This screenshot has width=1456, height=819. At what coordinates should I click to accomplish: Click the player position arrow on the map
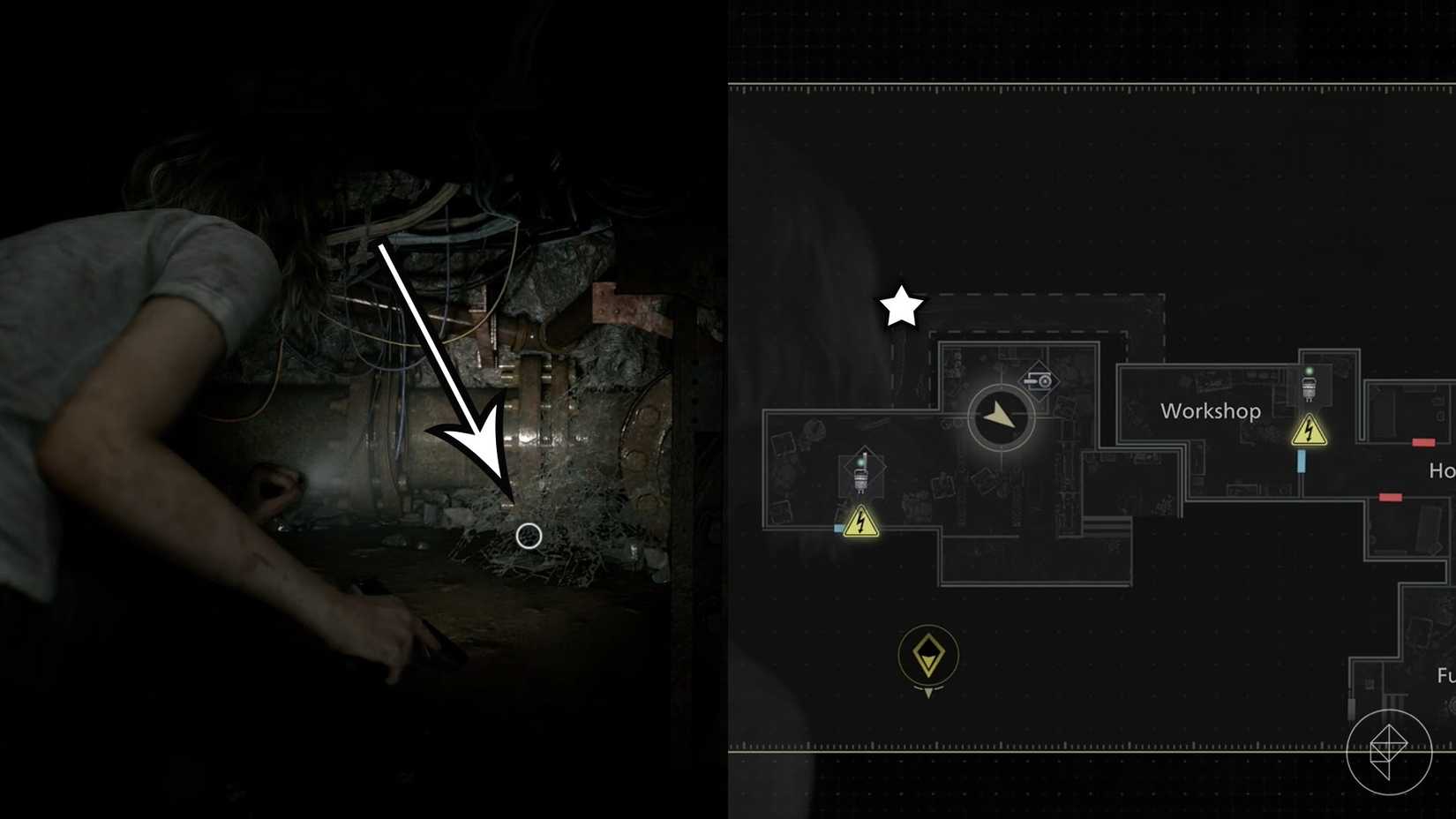pyautogui.click(x=1000, y=415)
